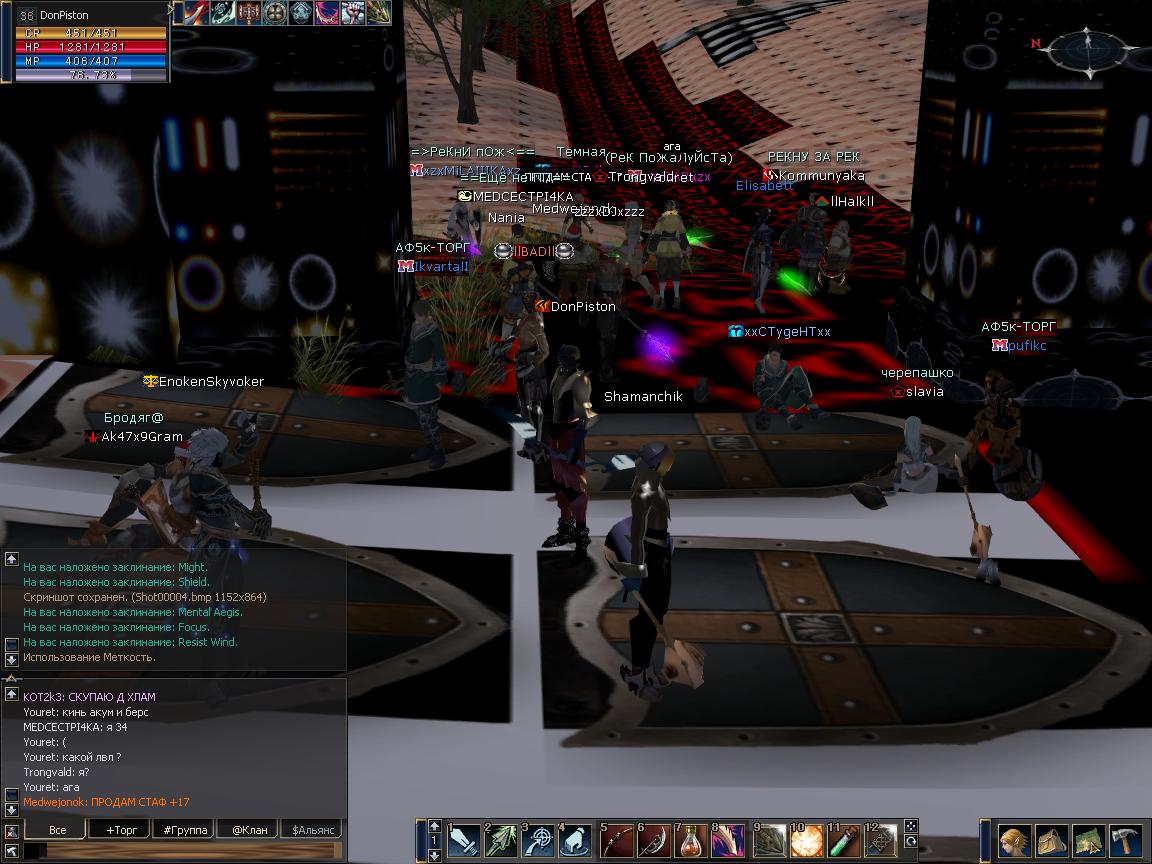Open the +Торг trade chat tab
This screenshot has height=864, width=1152.
[x=121, y=829]
